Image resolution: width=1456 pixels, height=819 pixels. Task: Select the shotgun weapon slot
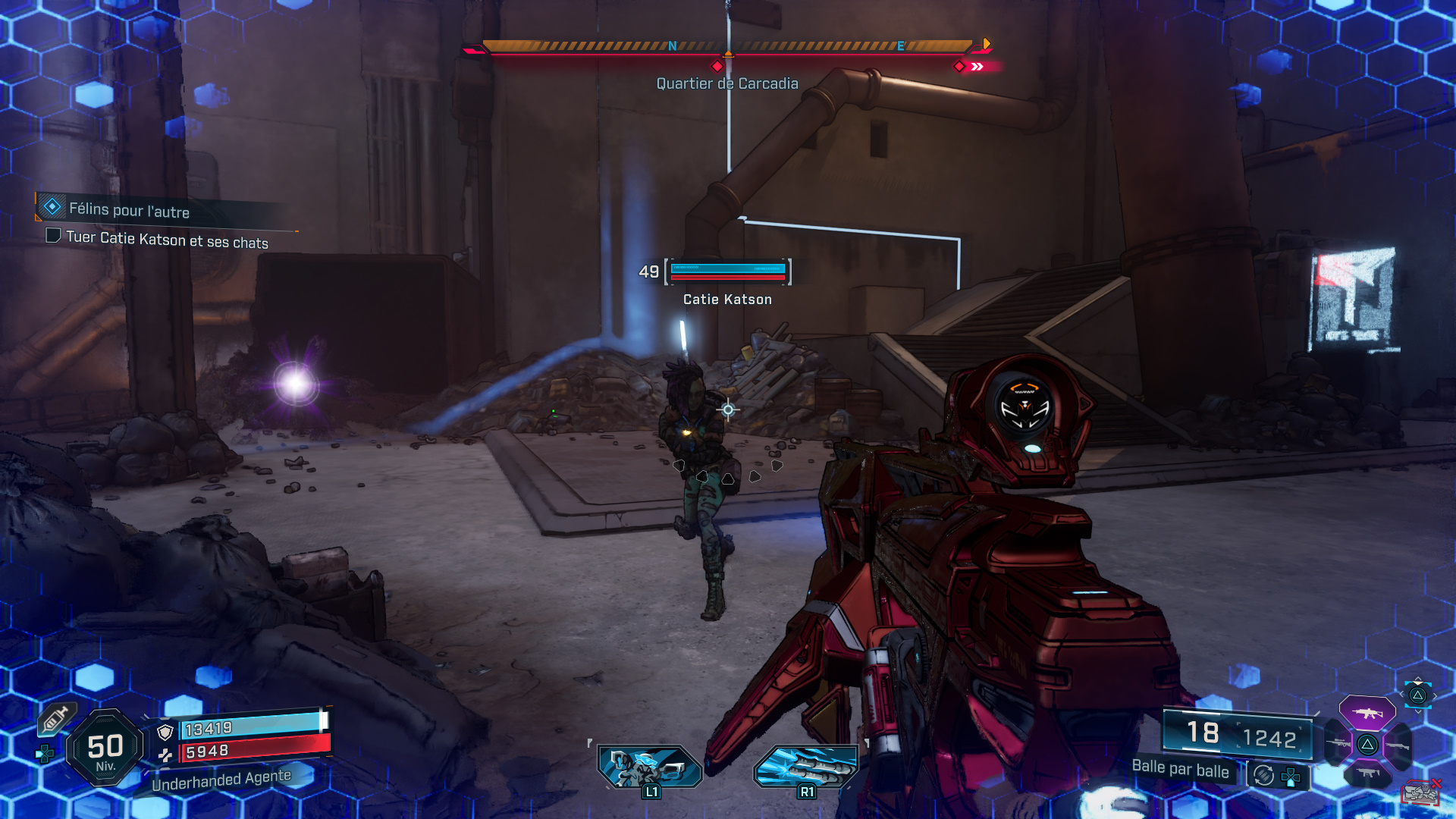click(x=1398, y=745)
